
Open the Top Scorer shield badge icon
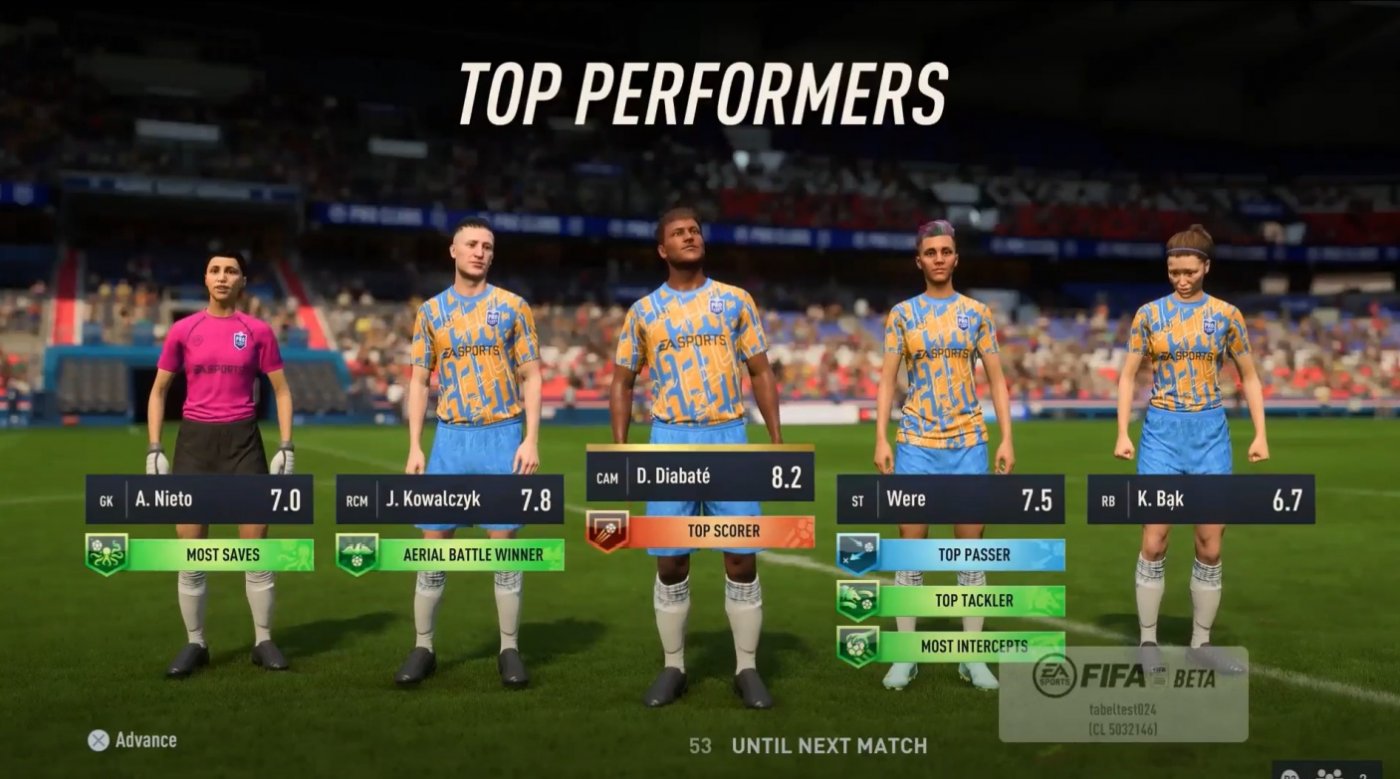(x=608, y=531)
